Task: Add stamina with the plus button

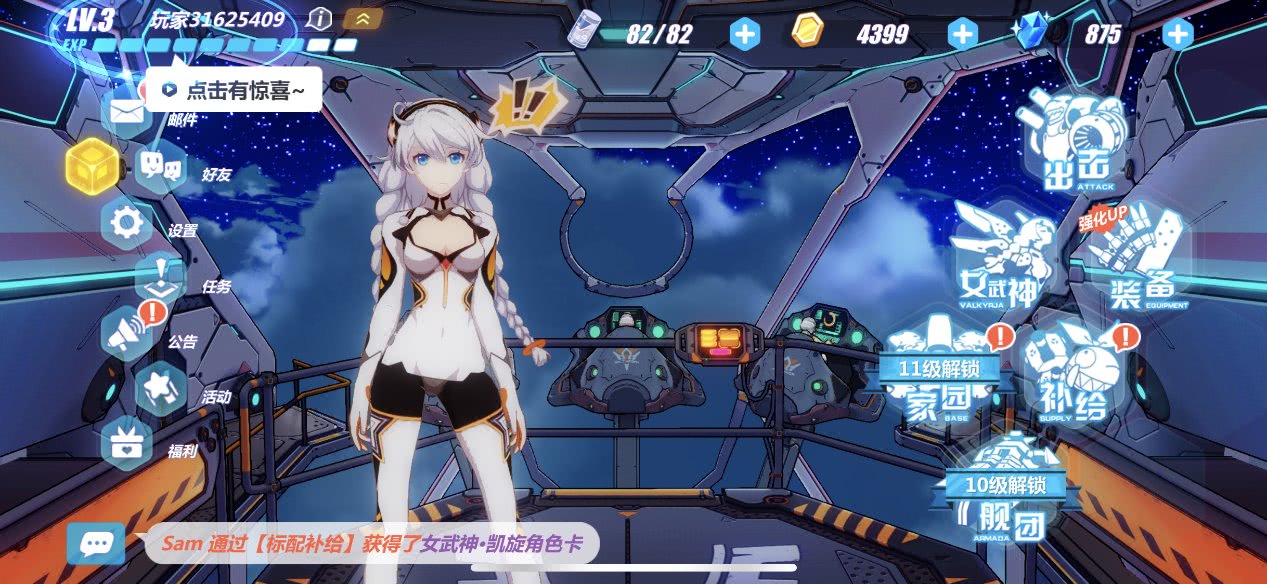Action: click(x=744, y=34)
